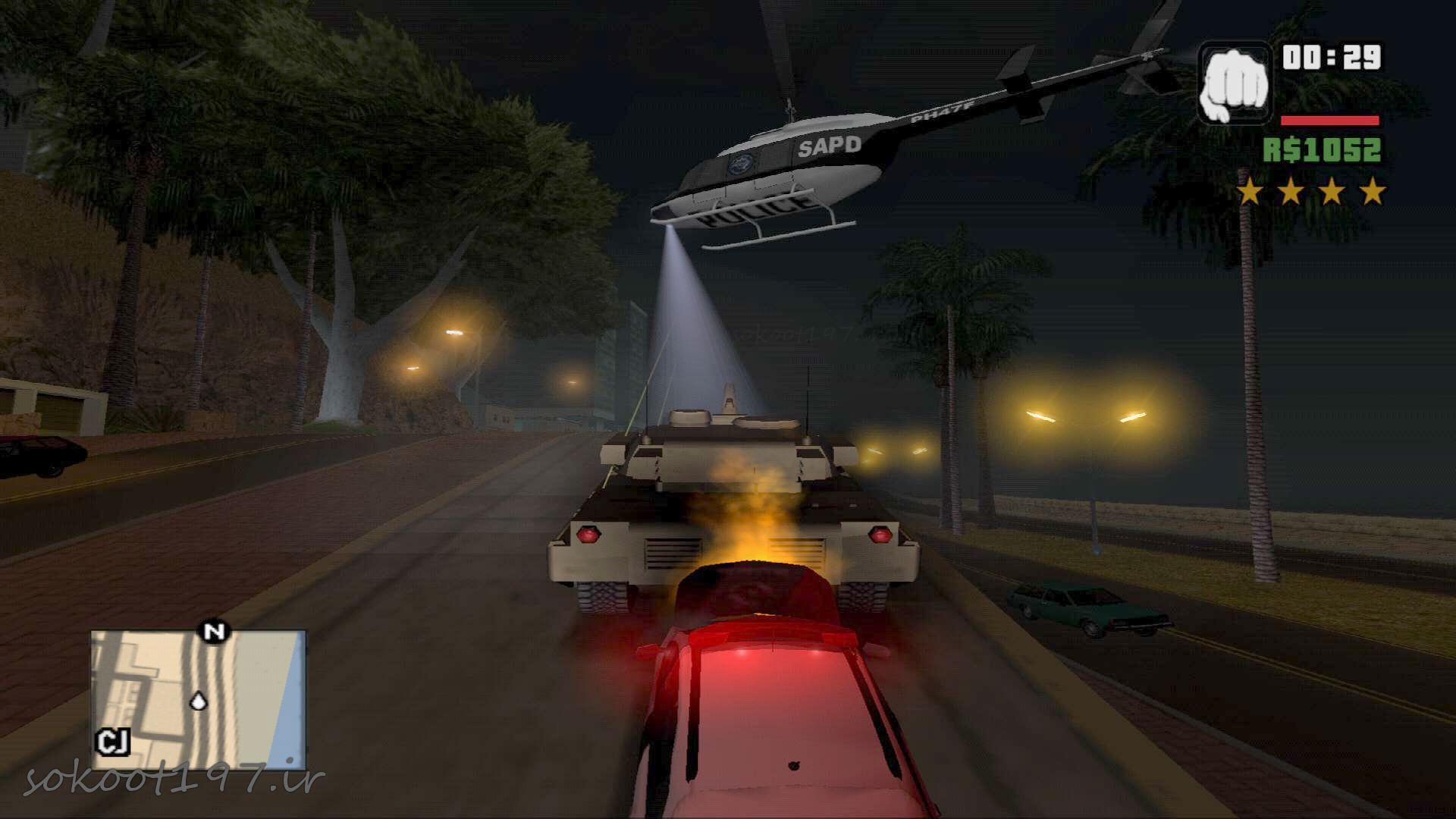Select the CJ marker on the minimap

[x=114, y=742]
